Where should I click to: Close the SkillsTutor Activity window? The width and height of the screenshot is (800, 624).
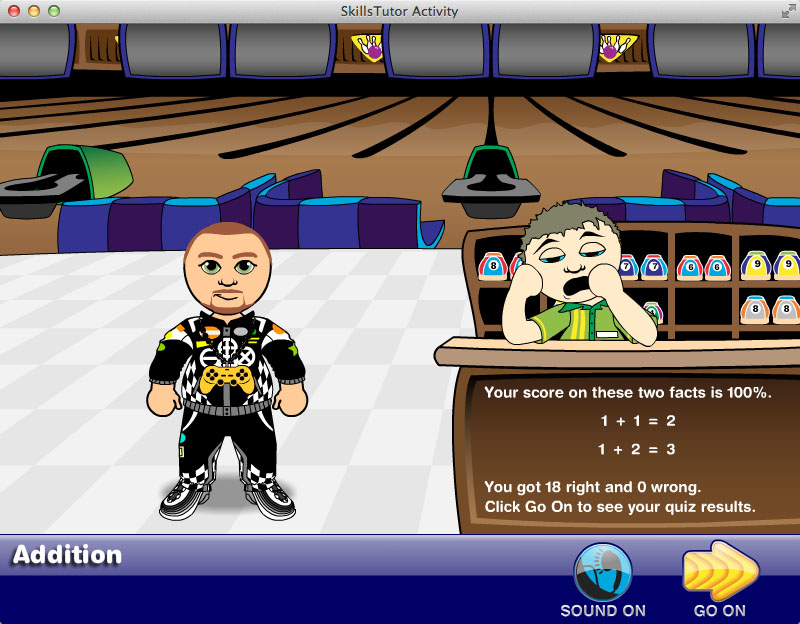click(13, 11)
